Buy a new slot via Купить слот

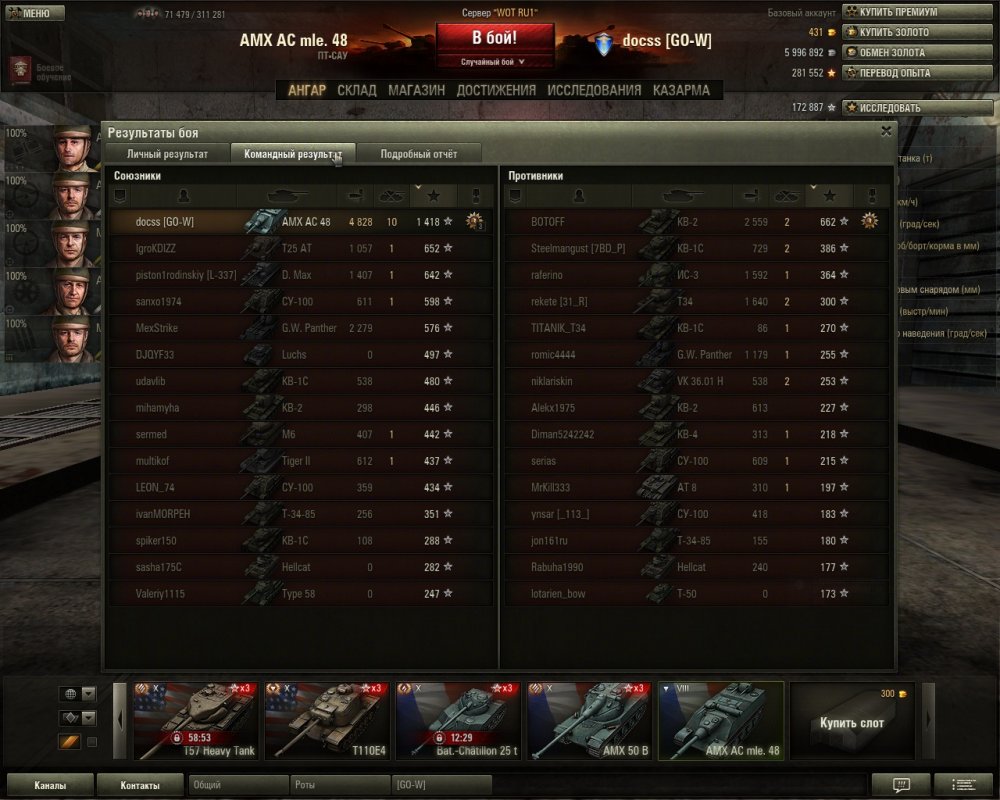coord(852,722)
